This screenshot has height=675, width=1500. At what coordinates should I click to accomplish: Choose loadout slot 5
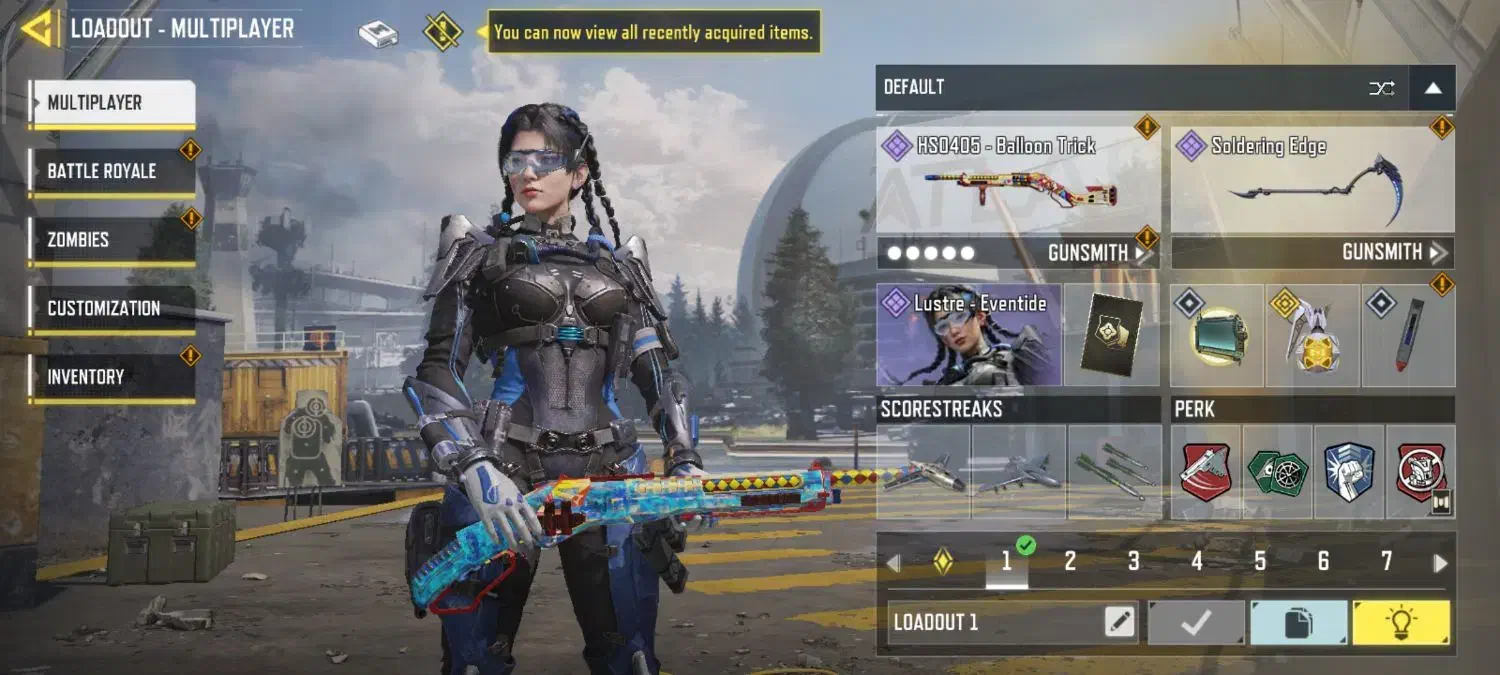click(x=1260, y=562)
